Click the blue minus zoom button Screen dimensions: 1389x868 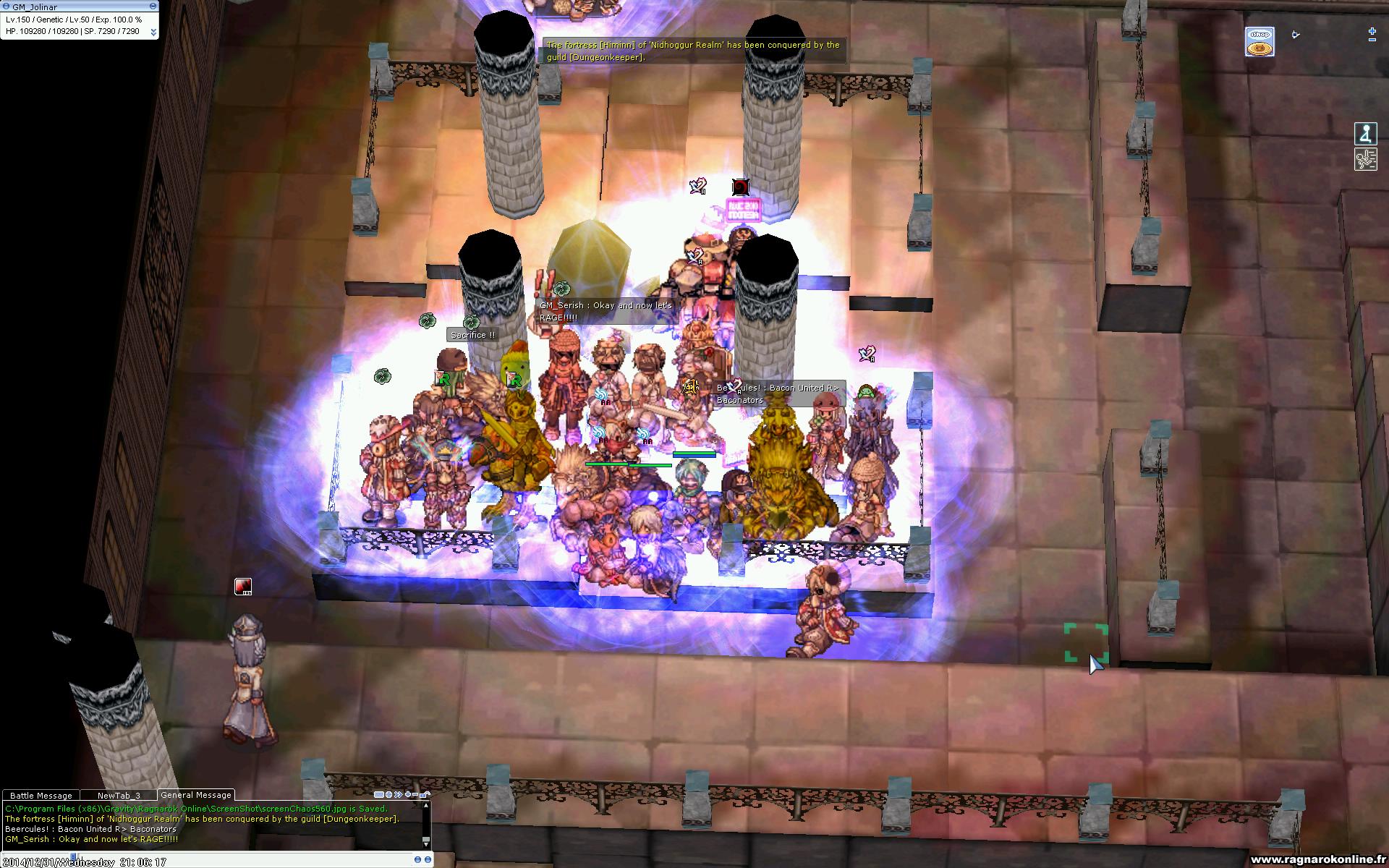tap(1372, 40)
